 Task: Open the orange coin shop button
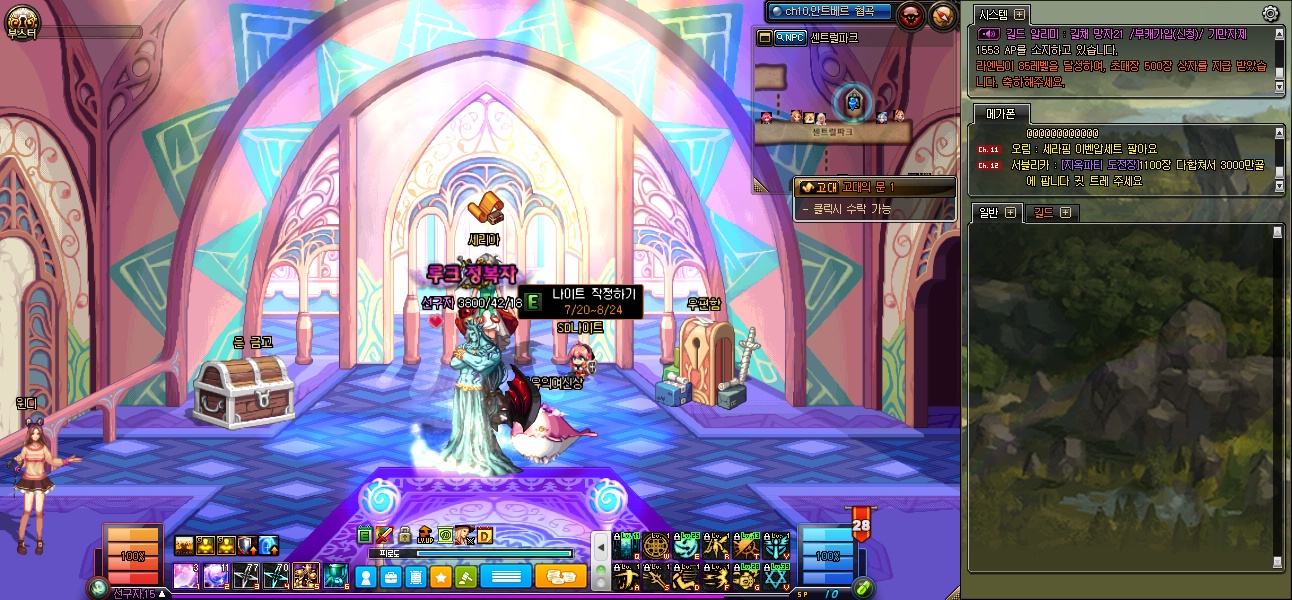(561, 577)
